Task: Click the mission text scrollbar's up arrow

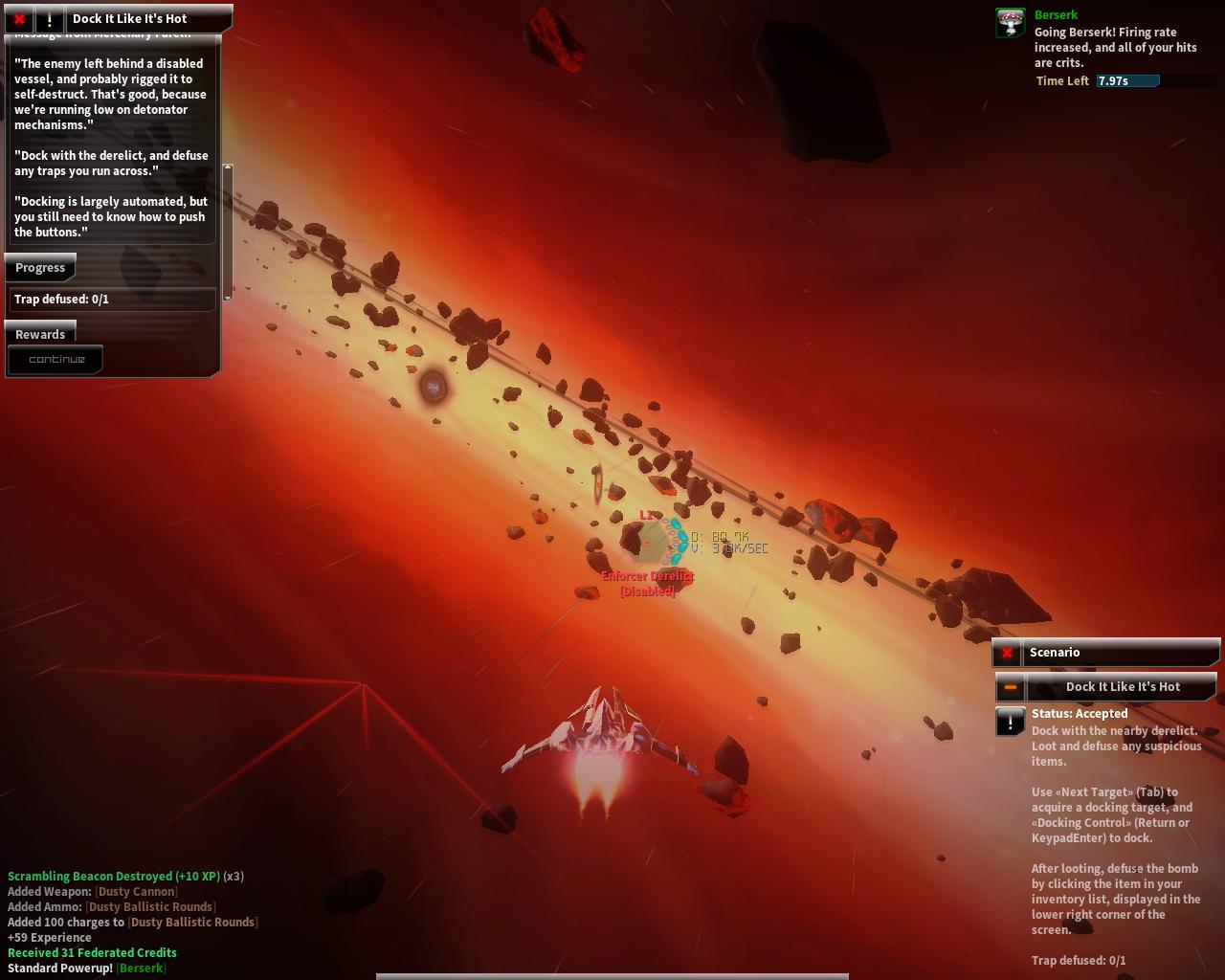Action: pos(228,168)
